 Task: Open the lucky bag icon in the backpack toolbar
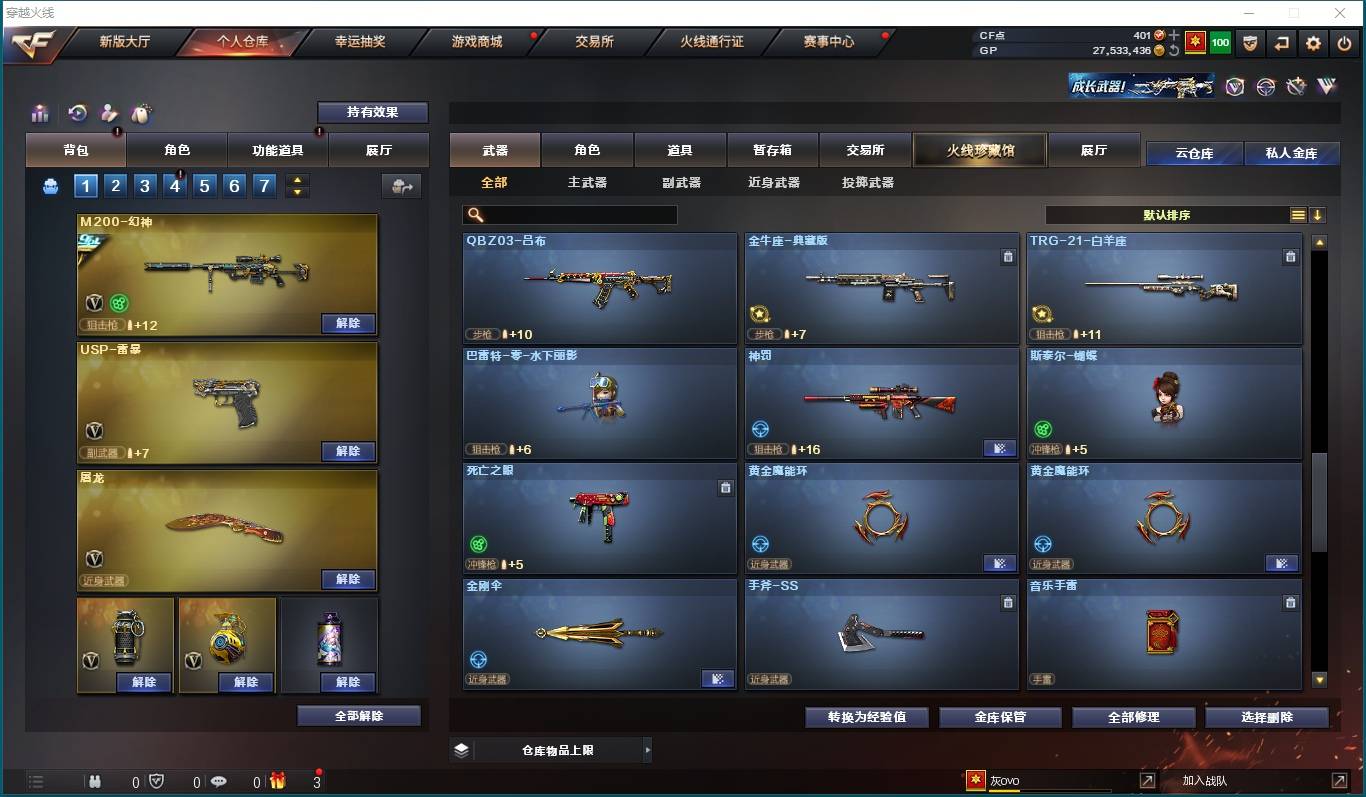point(141,113)
